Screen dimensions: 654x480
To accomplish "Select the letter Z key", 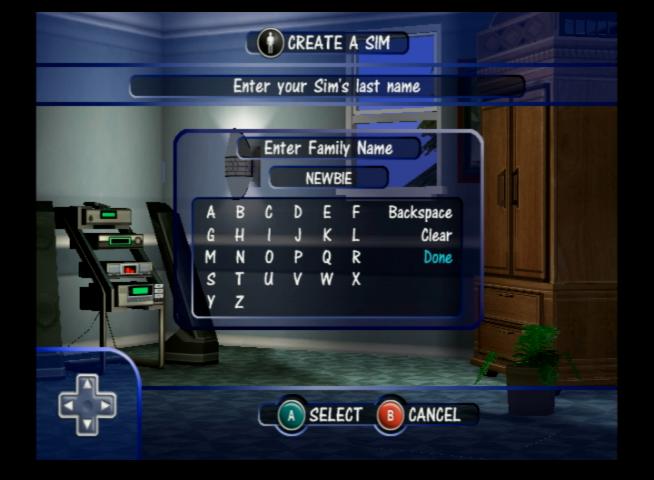I will (240, 302).
